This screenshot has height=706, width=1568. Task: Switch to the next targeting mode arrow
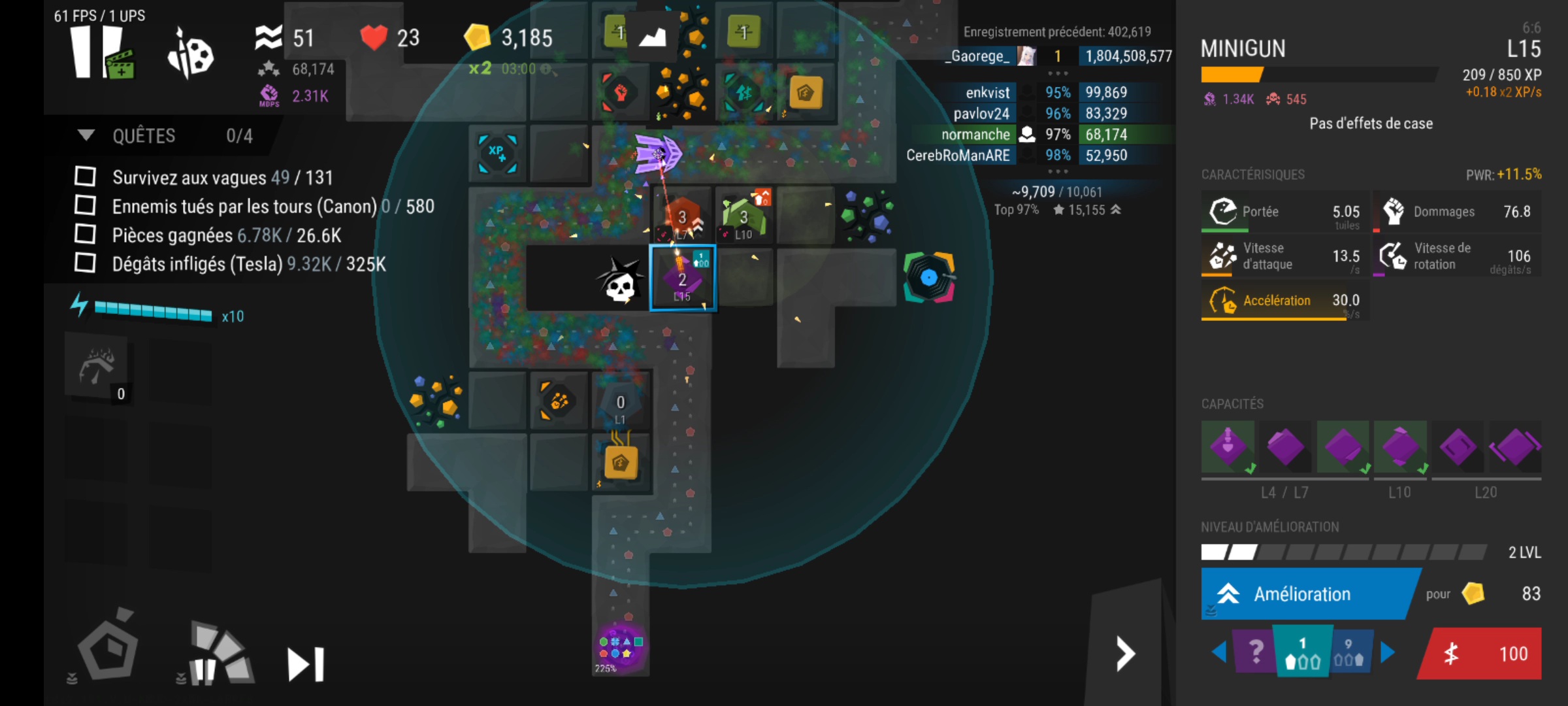click(x=1388, y=652)
